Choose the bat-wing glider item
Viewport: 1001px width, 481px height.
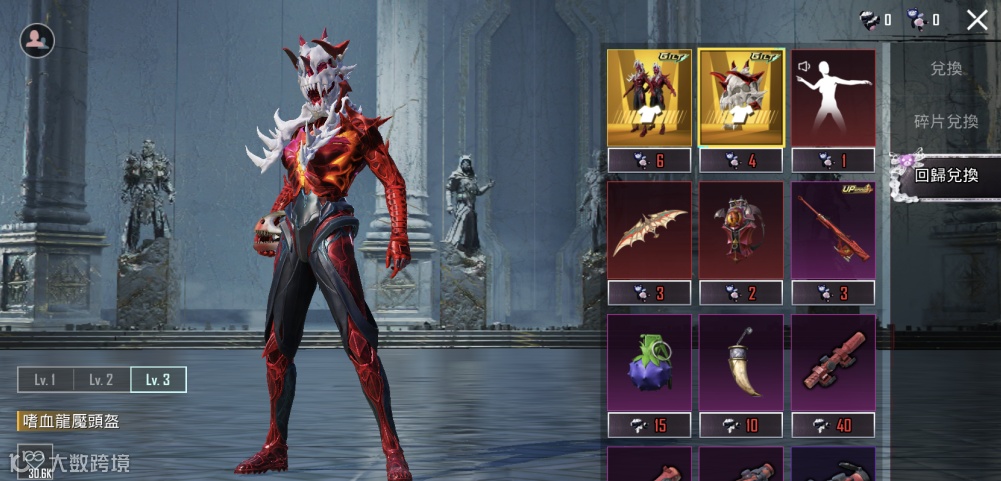[x=649, y=231]
